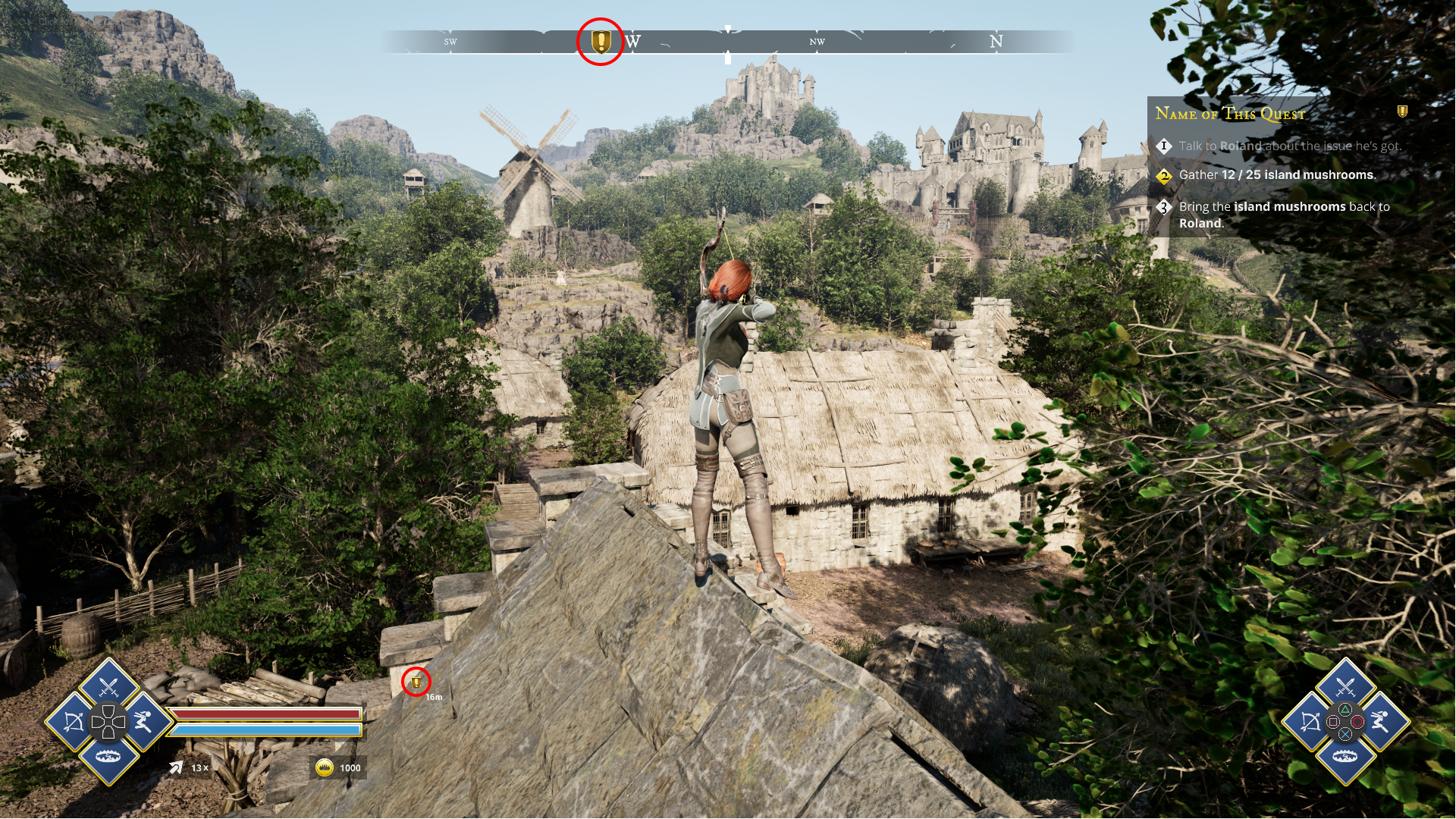Viewport: 1456px width, 819px height.
Task: Click the shield icon in the quest tracker
Action: click(x=1402, y=111)
